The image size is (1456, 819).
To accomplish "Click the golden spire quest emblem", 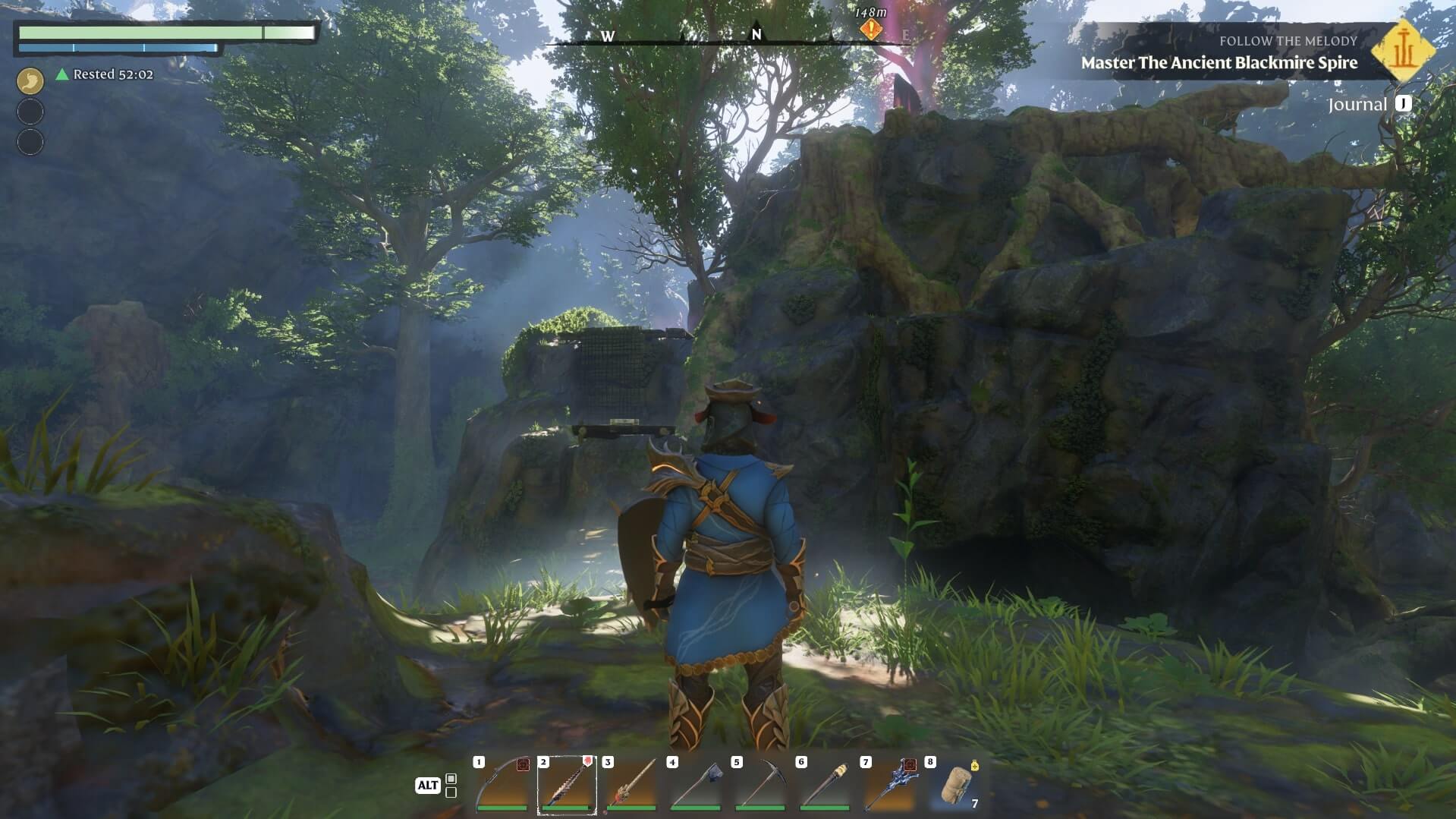I will (x=1403, y=51).
